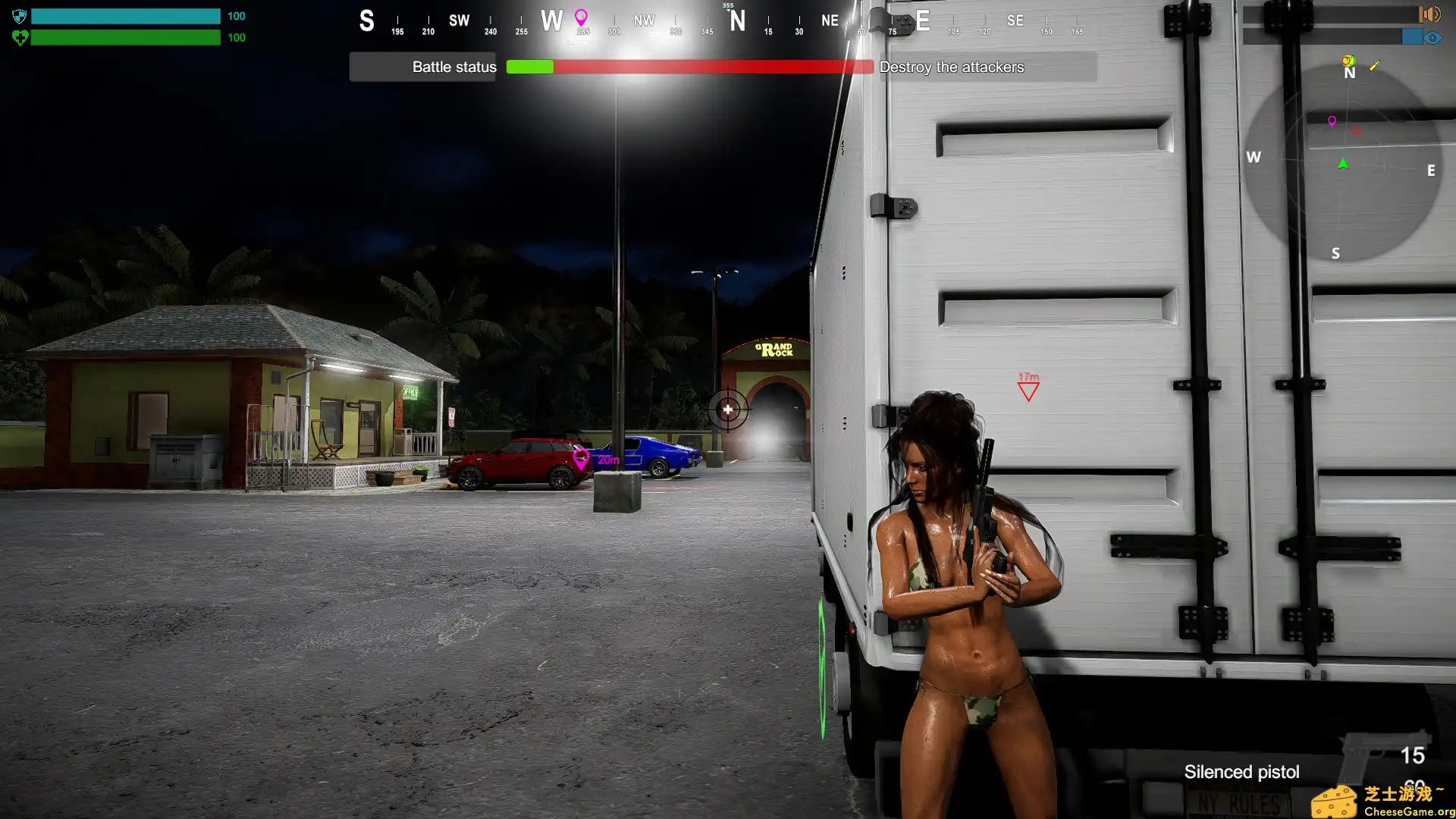
Task: Click the "Destroy the attackers" objective label
Action: point(952,67)
